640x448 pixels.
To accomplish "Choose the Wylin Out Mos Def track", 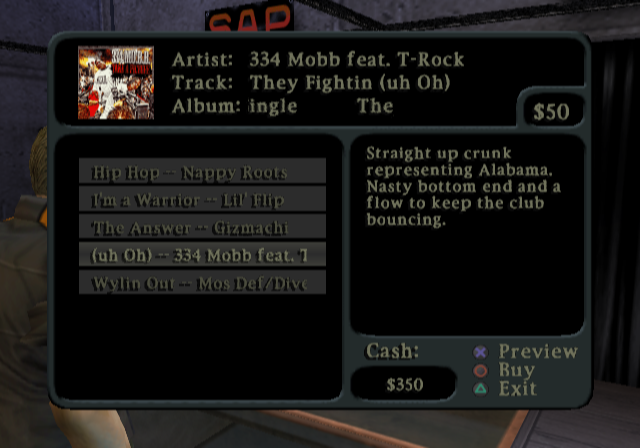I will [x=202, y=283].
